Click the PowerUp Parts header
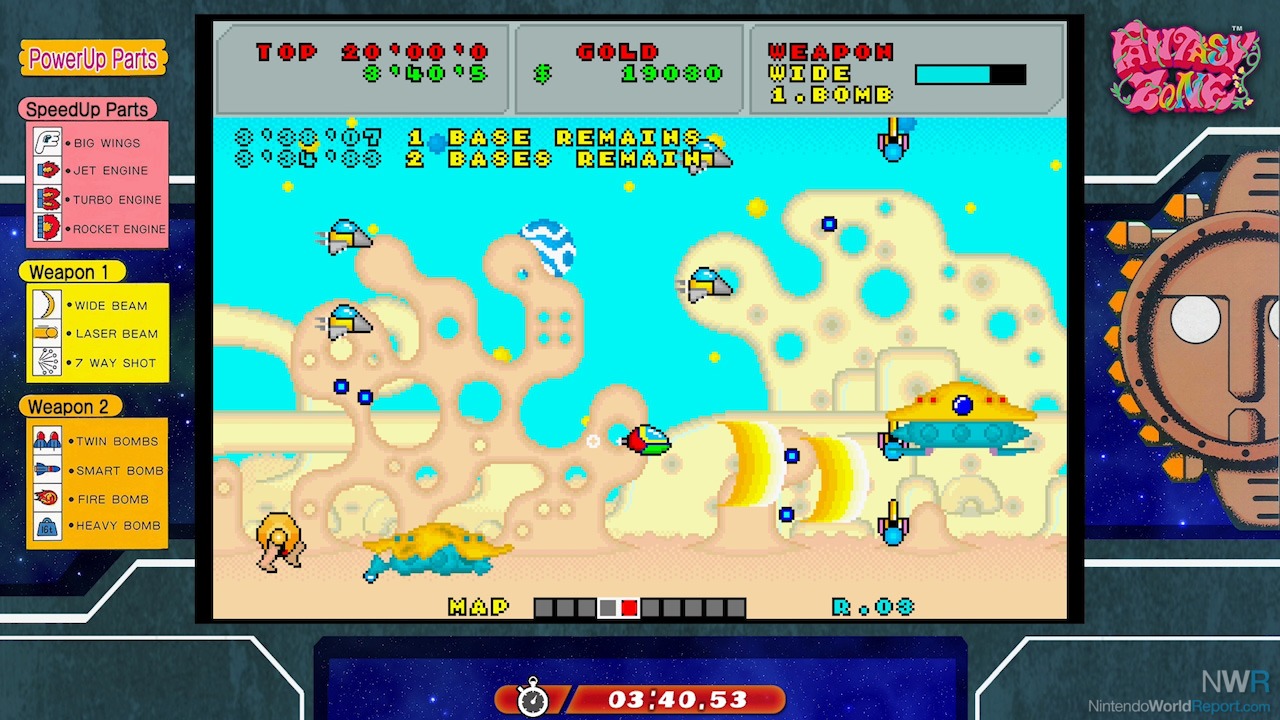The width and height of the screenshot is (1280, 720). click(x=93, y=59)
